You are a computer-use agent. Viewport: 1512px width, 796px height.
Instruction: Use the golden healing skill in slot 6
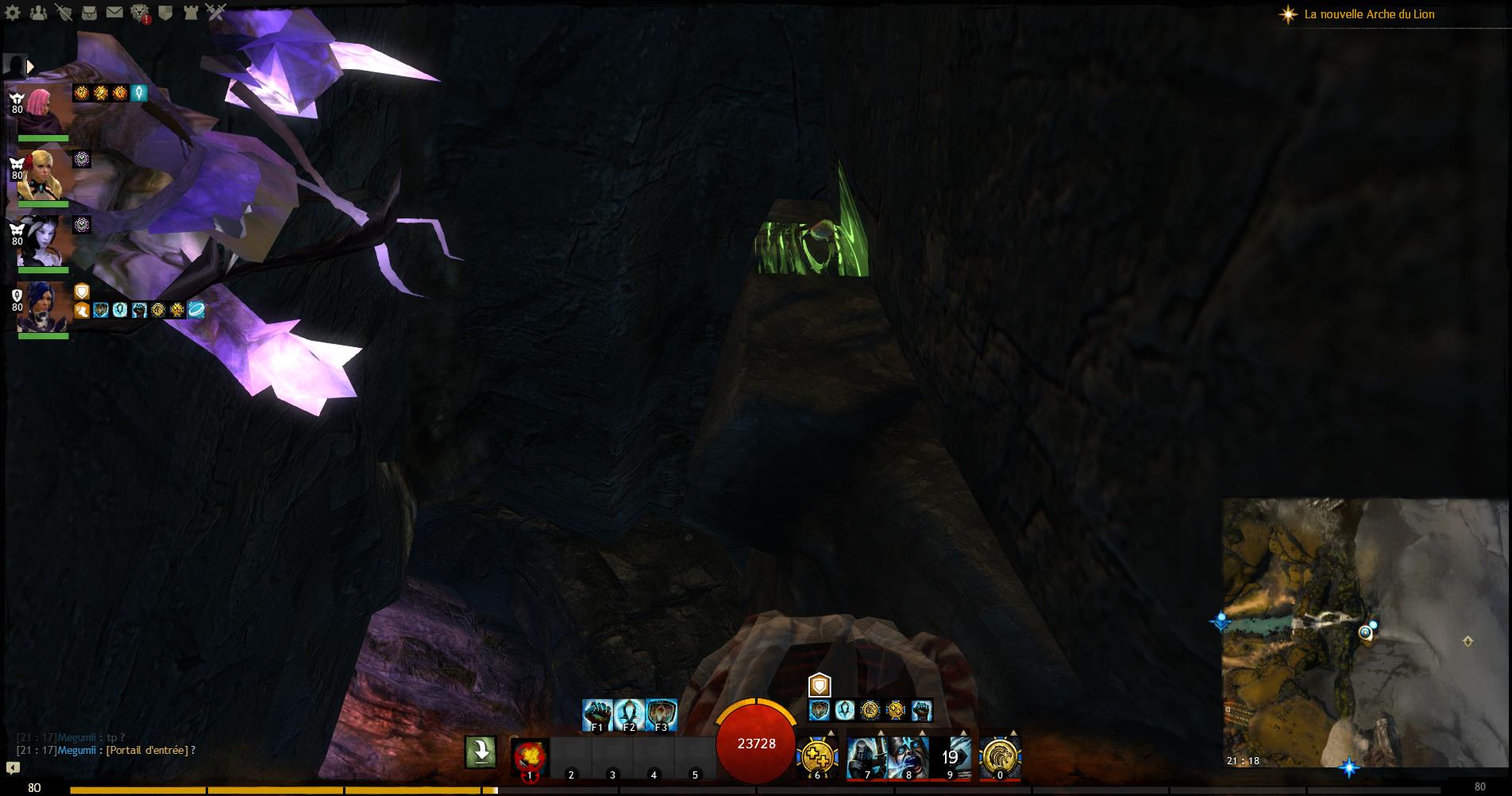click(818, 757)
